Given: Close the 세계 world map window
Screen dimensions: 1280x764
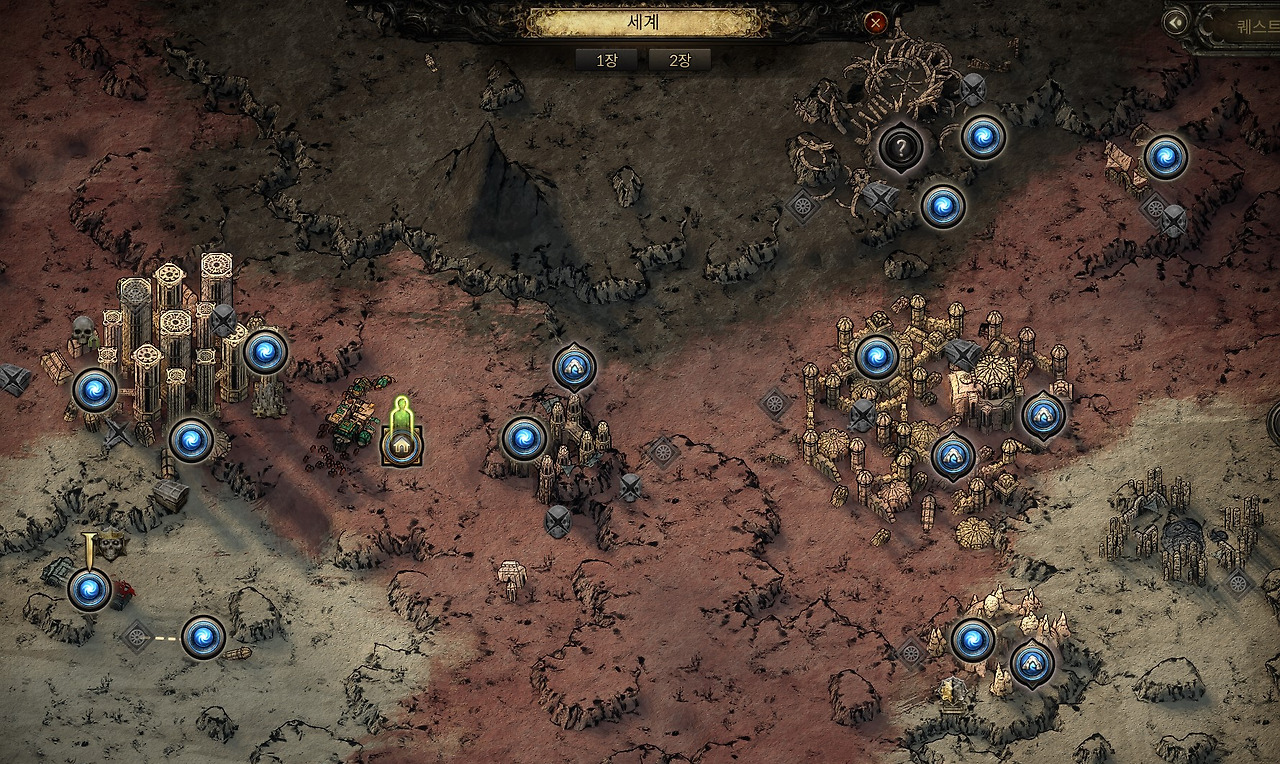Looking at the screenshot, I should coord(876,22).
